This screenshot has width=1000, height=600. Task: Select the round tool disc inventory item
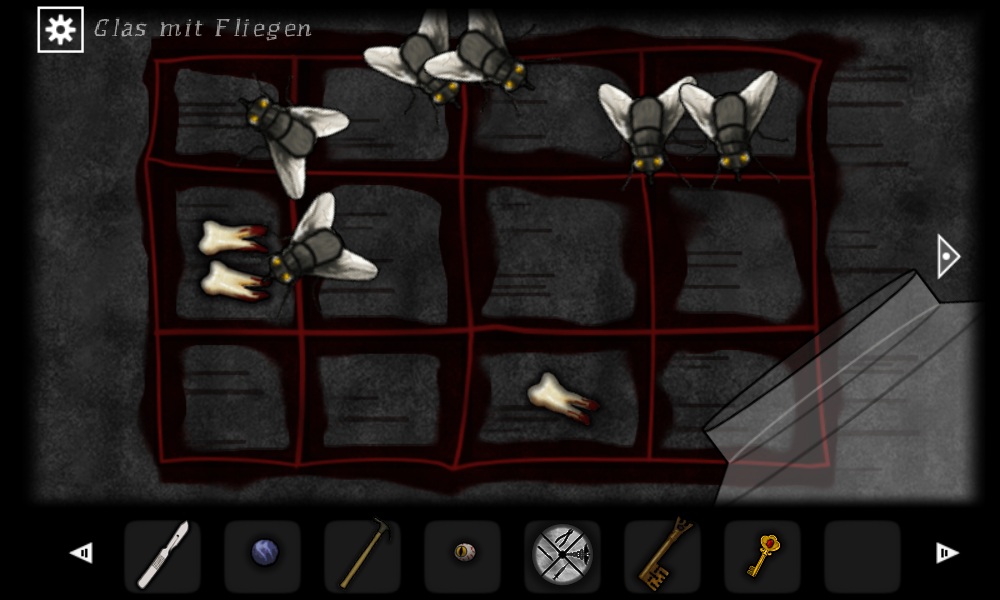pyautogui.click(x=562, y=554)
